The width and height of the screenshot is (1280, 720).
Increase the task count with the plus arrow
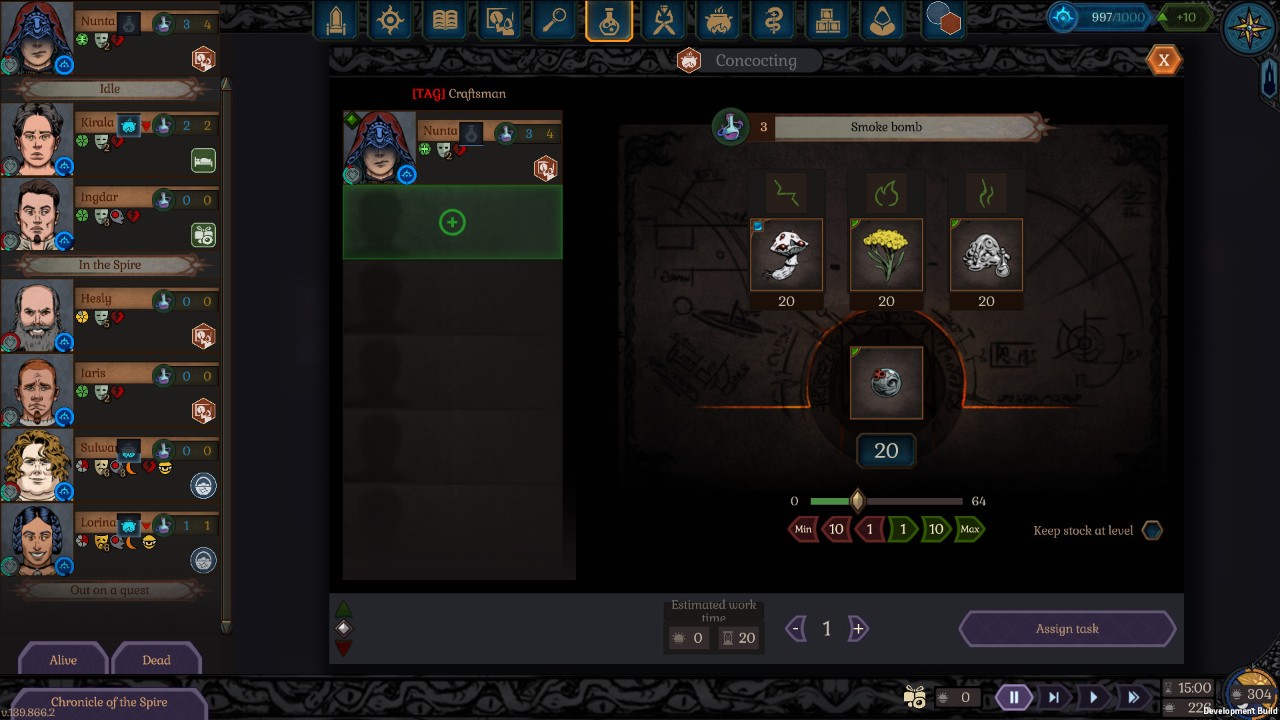point(858,629)
